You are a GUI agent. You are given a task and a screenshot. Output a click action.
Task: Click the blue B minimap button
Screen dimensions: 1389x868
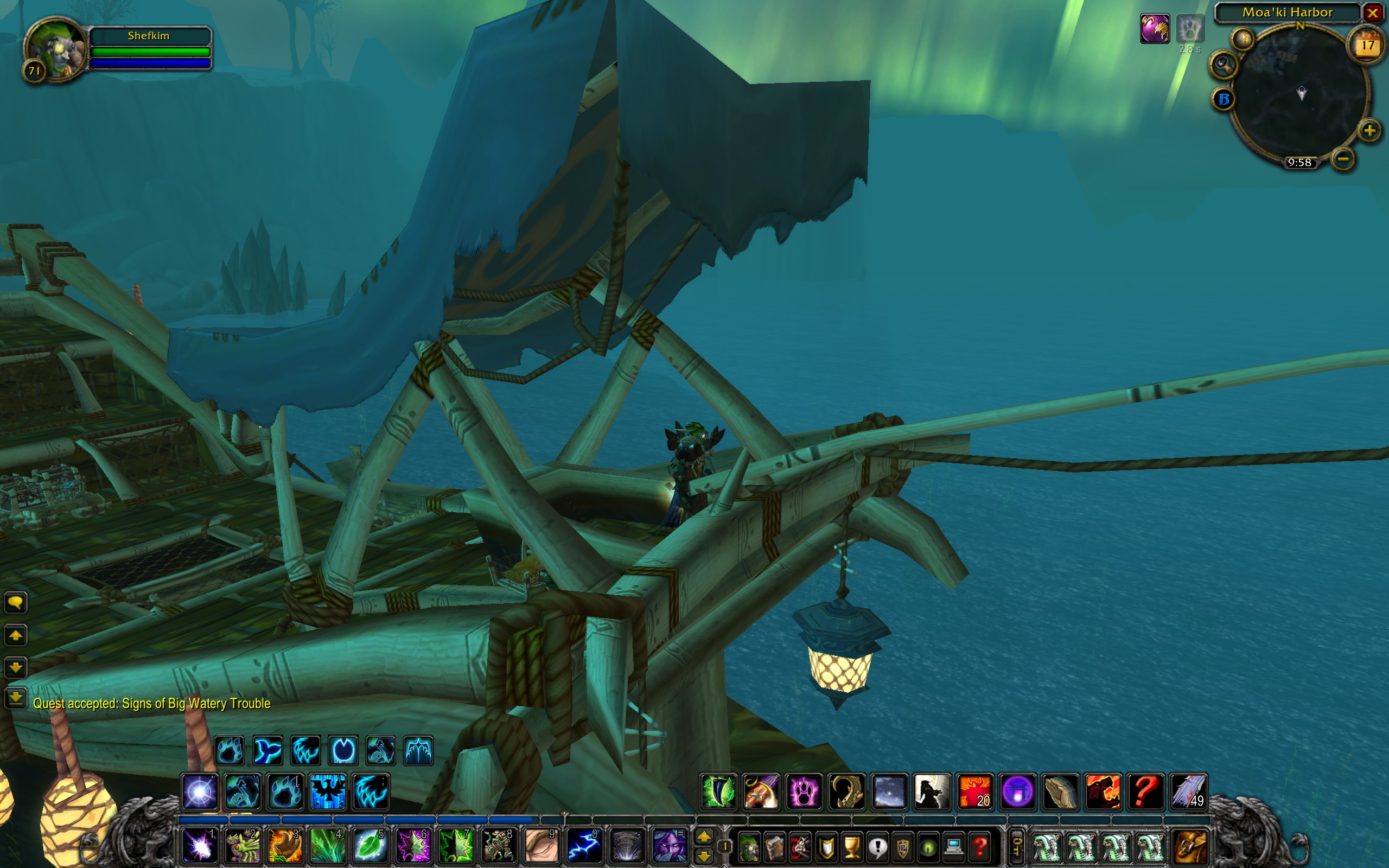tap(1223, 99)
